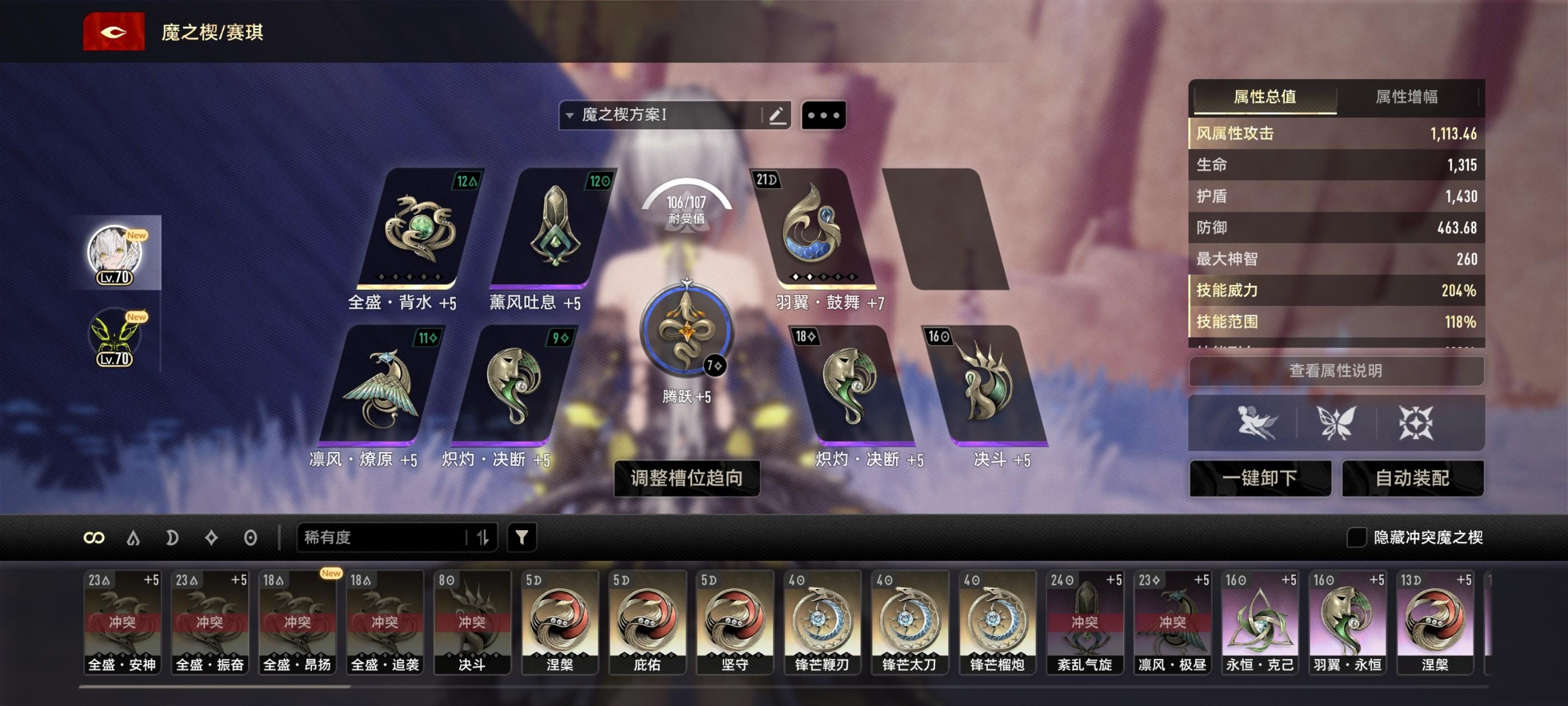Select the white-haired character portrait
The width and height of the screenshot is (1568, 706).
115,253
